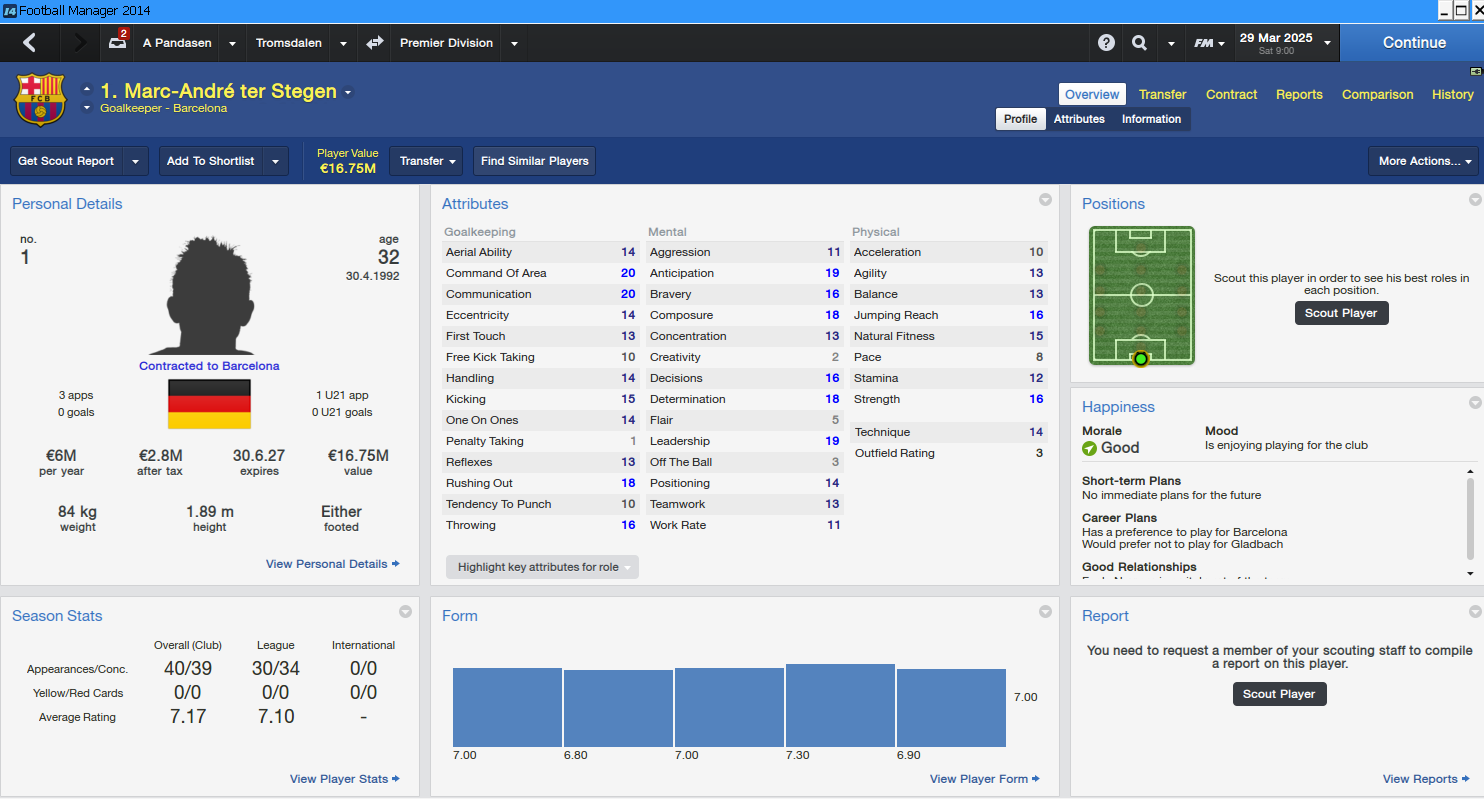Open the search magnifier icon
The height and width of the screenshot is (800, 1484).
coord(1139,43)
